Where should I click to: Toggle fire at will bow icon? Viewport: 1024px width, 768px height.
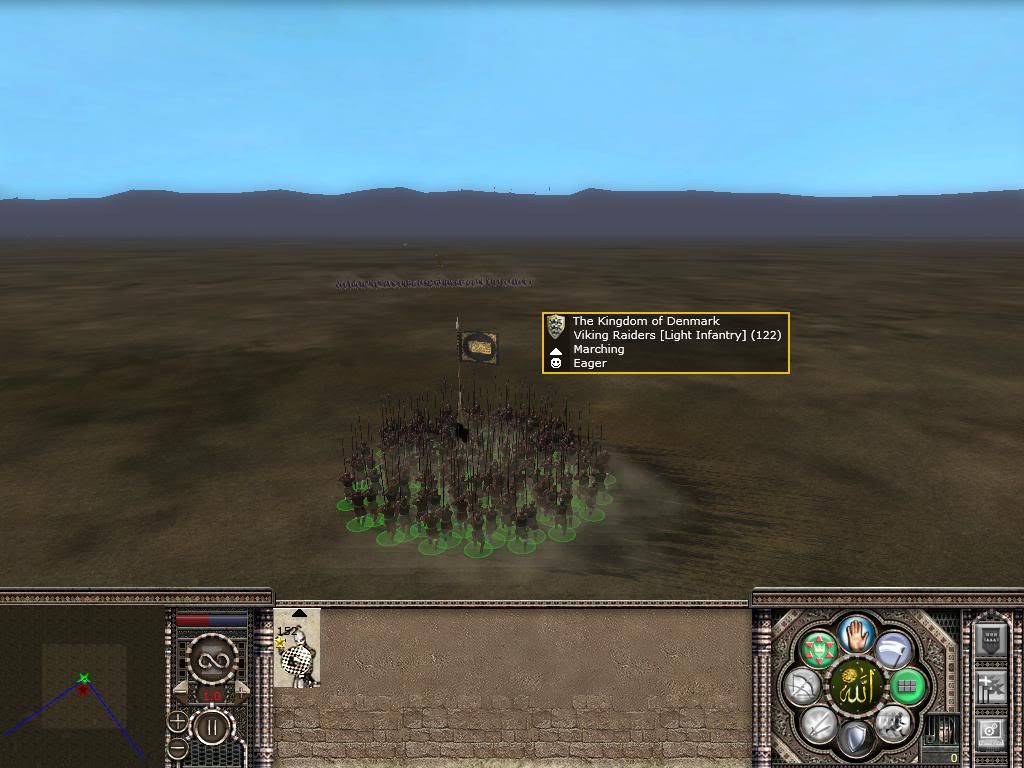click(804, 687)
